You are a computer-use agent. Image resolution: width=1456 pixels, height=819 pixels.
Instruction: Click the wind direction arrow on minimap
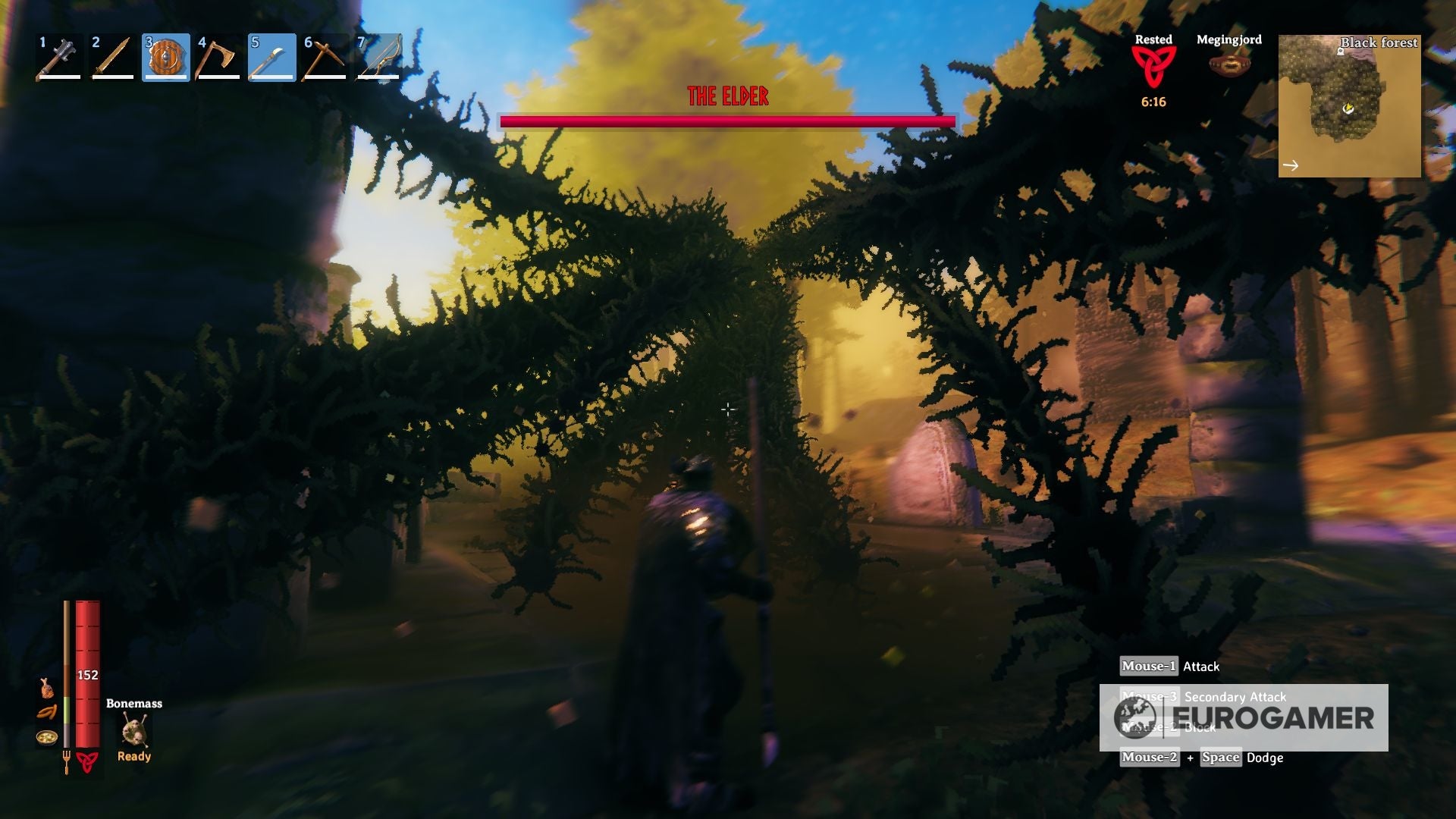pyautogui.click(x=1291, y=165)
